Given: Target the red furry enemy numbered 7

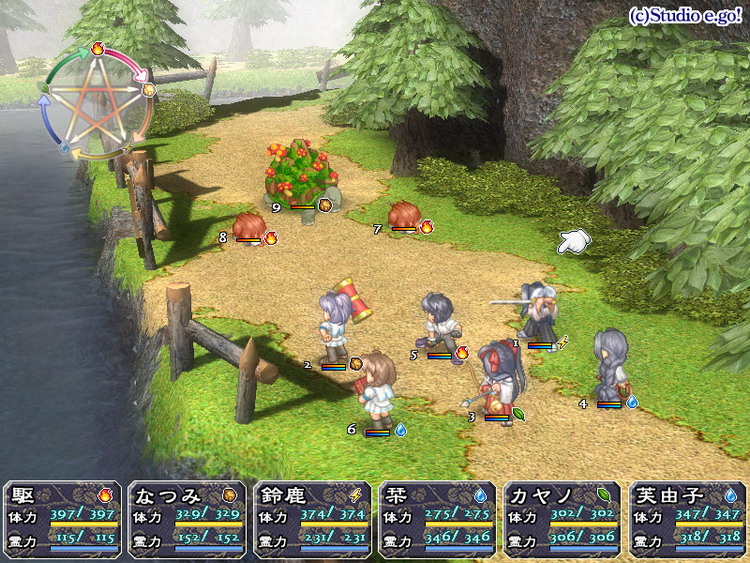Looking at the screenshot, I should [403, 214].
